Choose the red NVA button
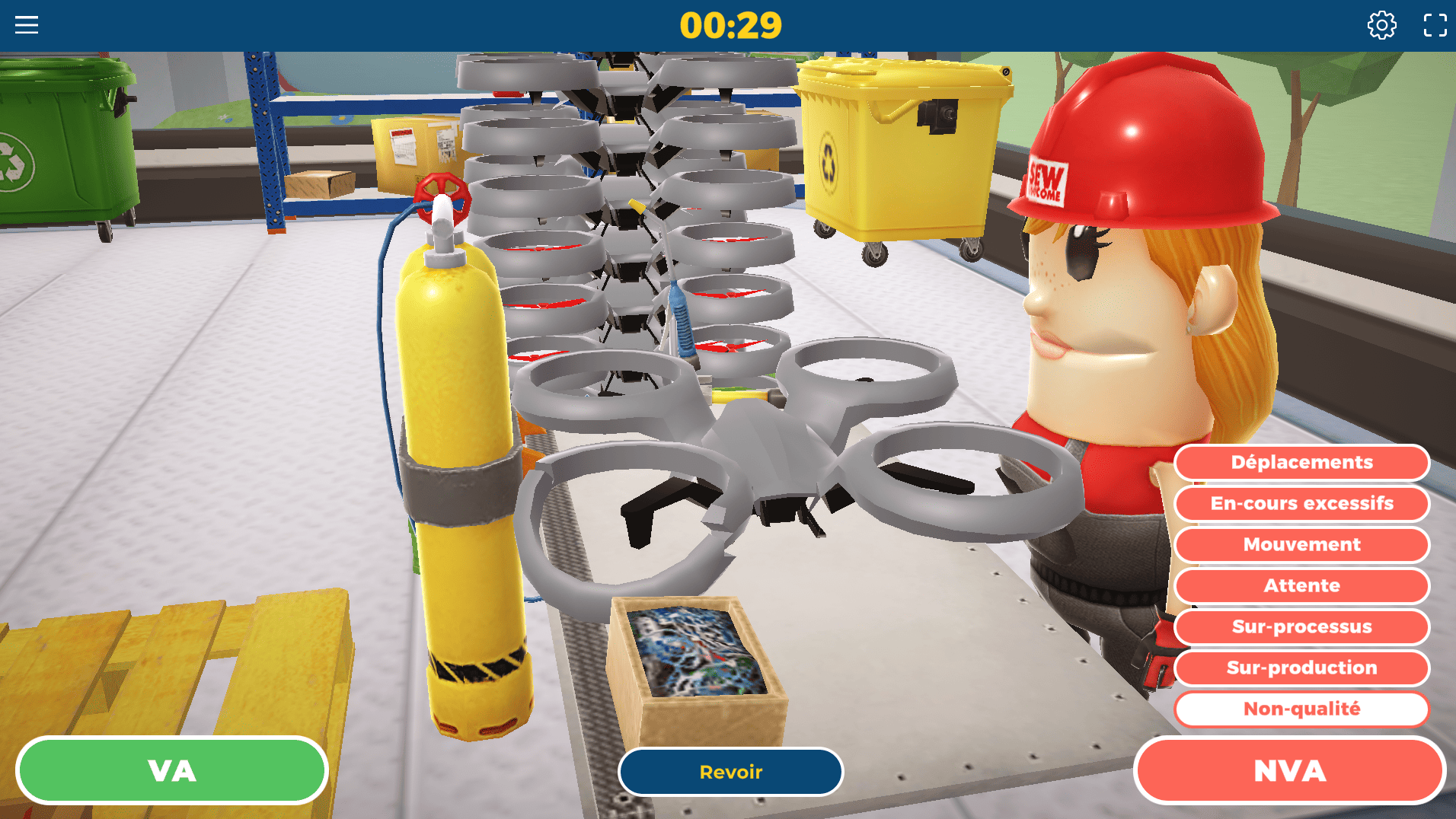This screenshot has height=819, width=1456. (1289, 770)
